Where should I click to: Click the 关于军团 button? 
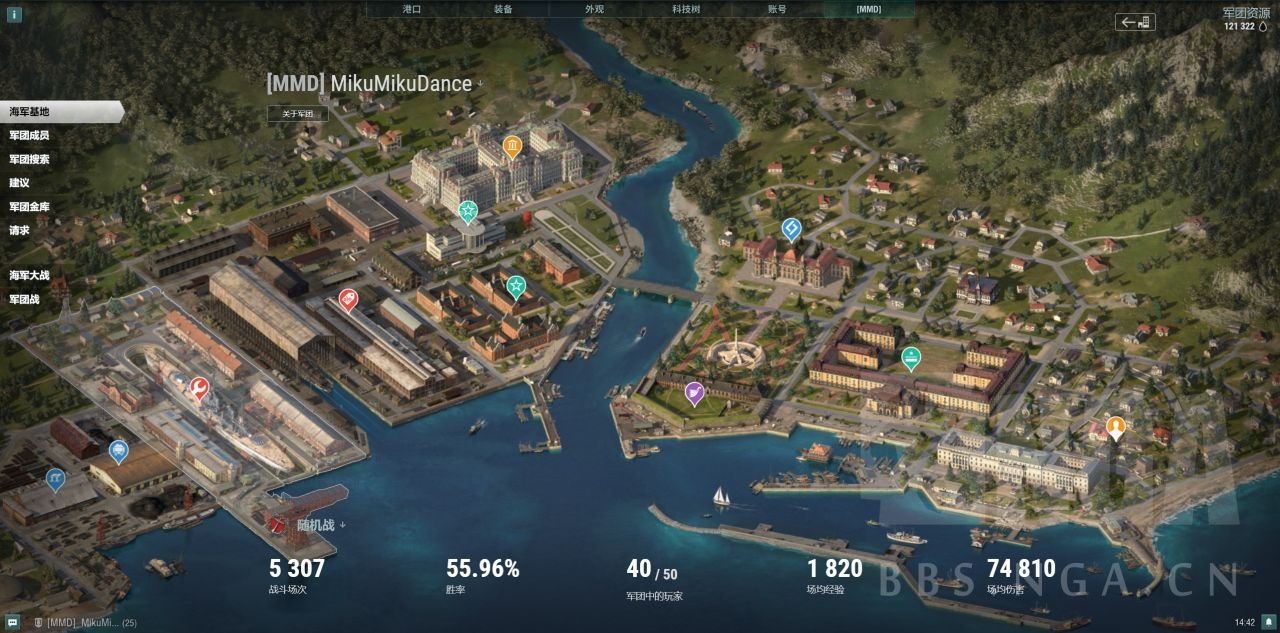point(298,114)
